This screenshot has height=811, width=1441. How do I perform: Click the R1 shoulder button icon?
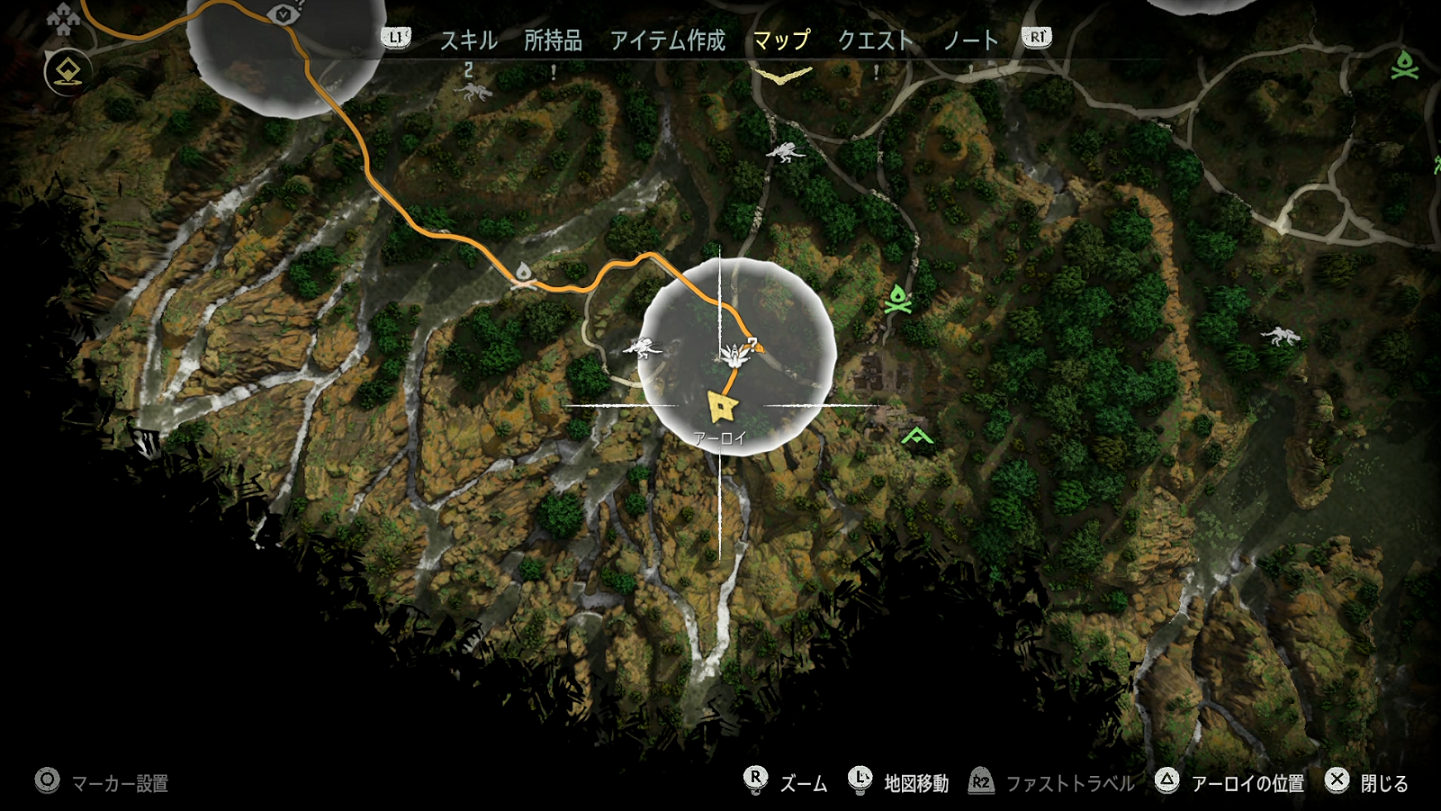[1037, 38]
